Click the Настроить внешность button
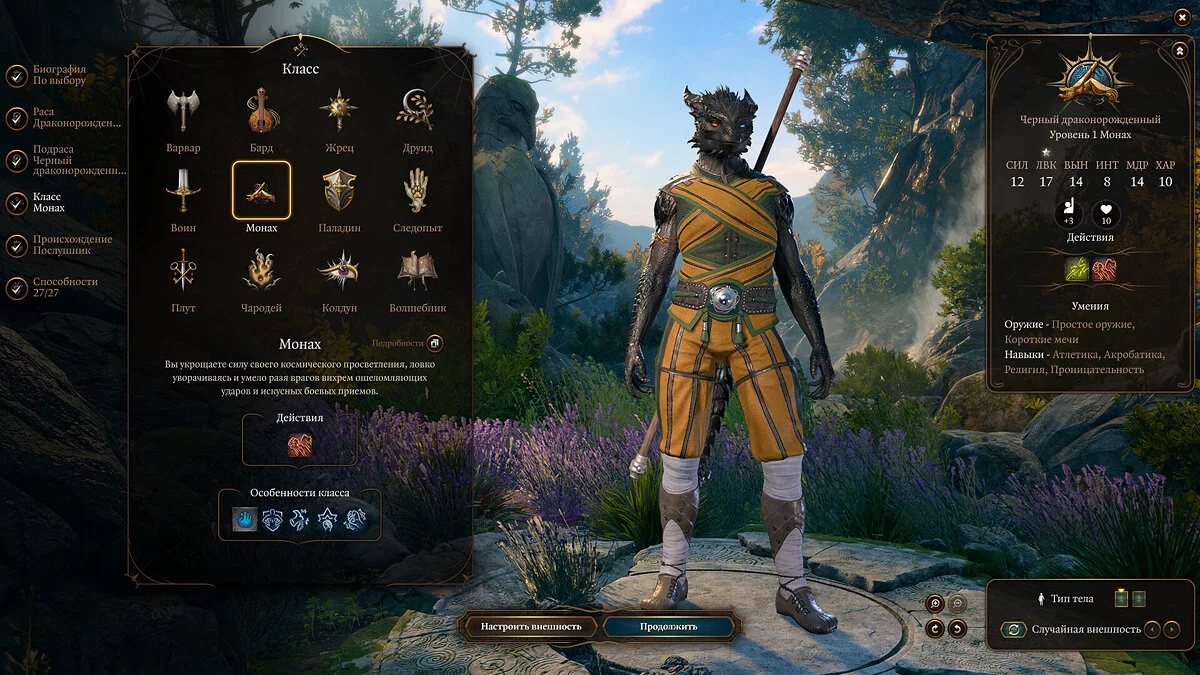The height and width of the screenshot is (675, 1200). click(x=531, y=627)
